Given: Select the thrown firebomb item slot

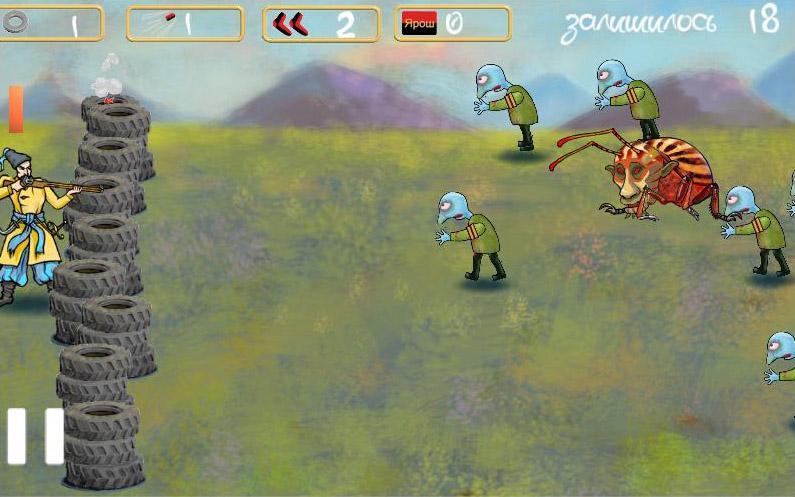Looking at the screenshot, I should (185, 24).
